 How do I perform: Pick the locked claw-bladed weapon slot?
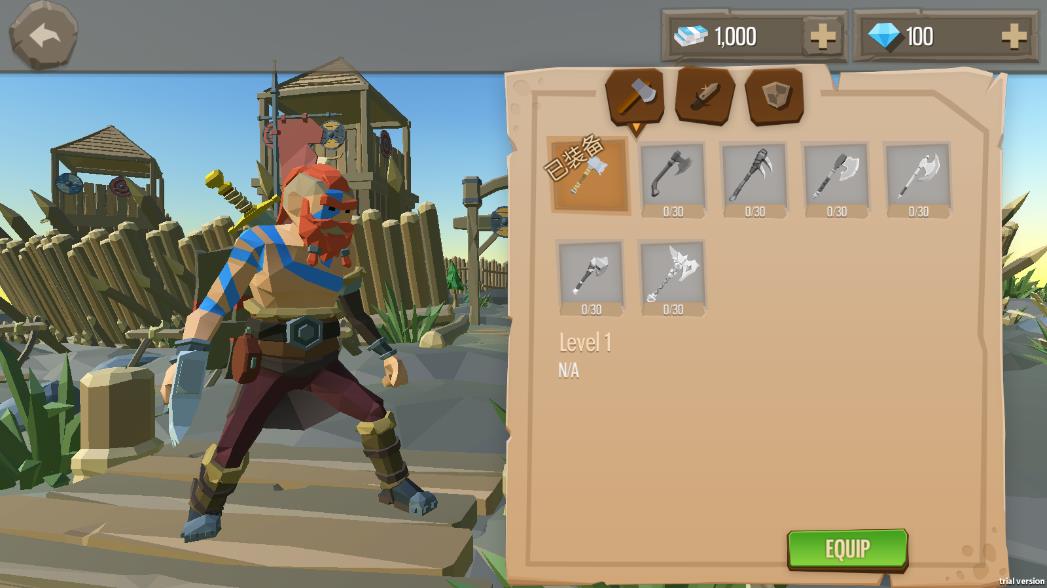[x=754, y=177]
